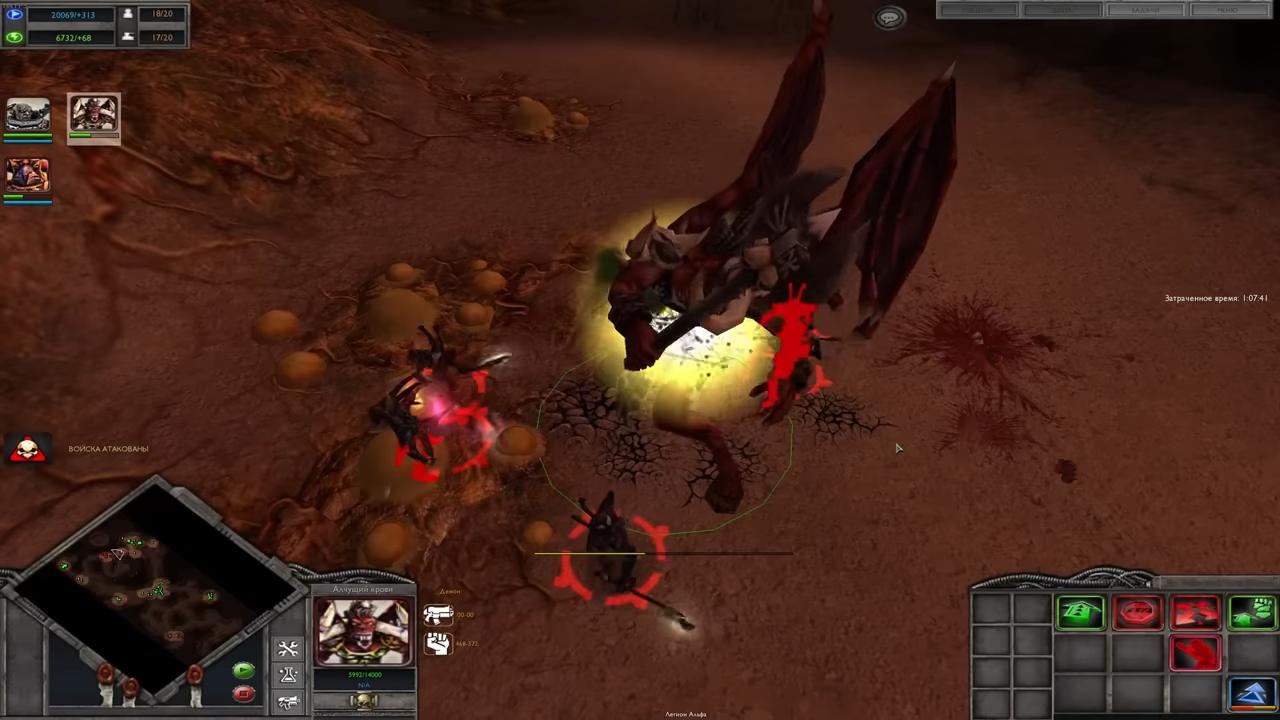The image size is (1280, 720).
Task: Click the skull emblem under the portrait
Action: click(363, 701)
